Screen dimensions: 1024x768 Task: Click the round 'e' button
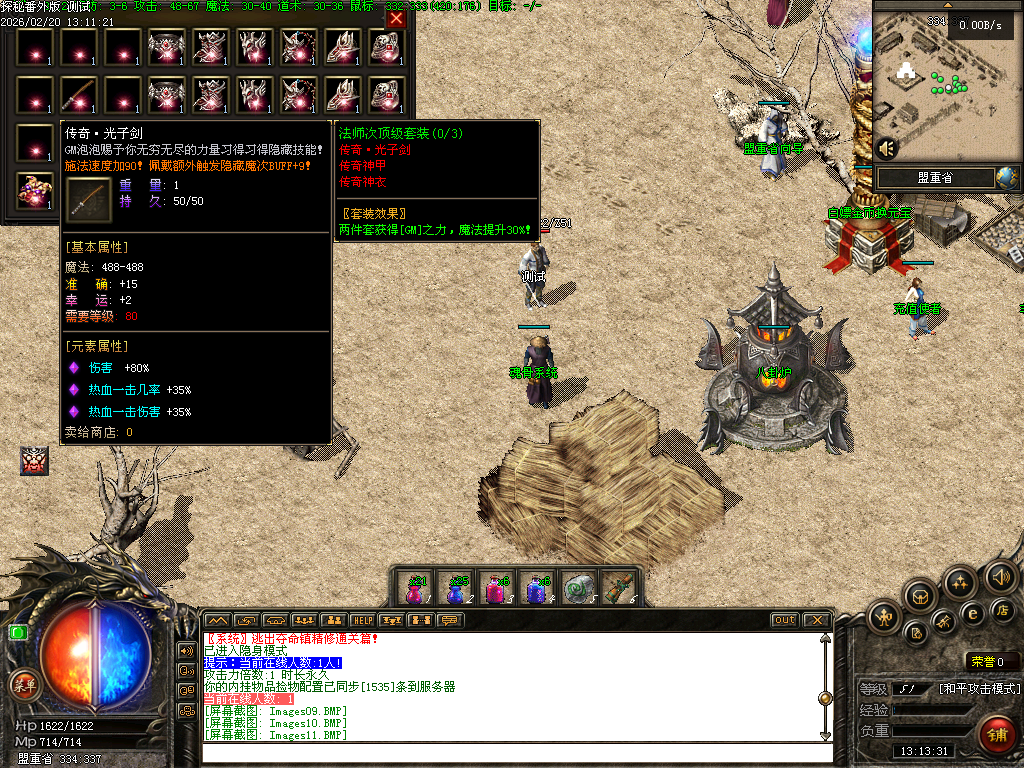coord(971,613)
